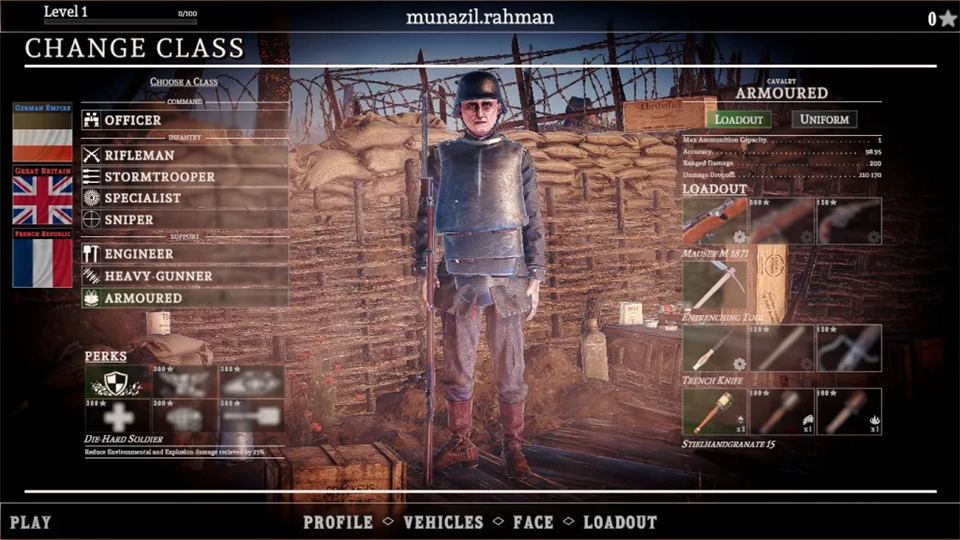This screenshot has width=960, height=540.
Task: Click Play in the bottom bar
Action: pyautogui.click(x=30, y=522)
